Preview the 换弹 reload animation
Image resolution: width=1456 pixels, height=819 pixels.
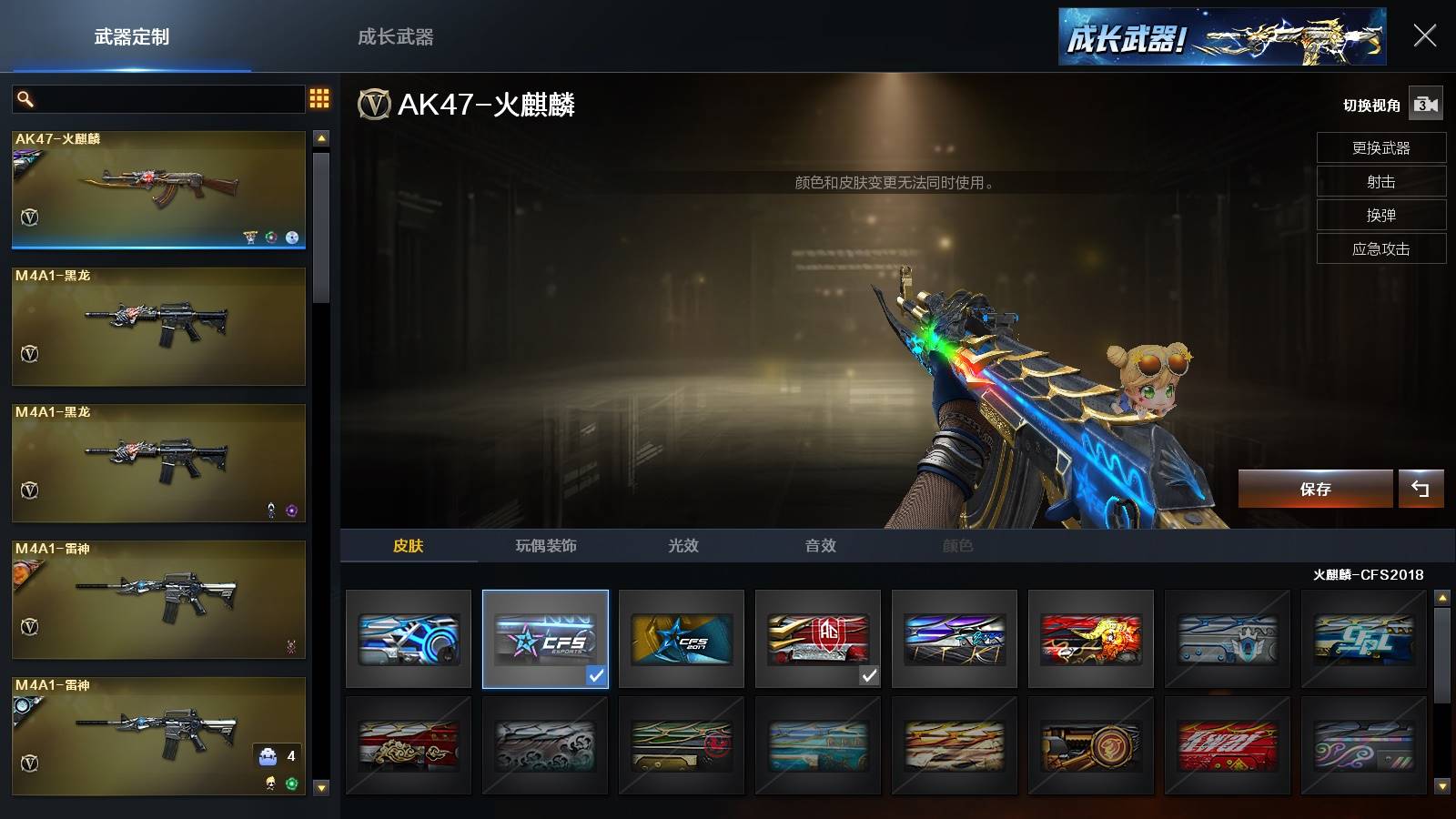[1380, 215]
